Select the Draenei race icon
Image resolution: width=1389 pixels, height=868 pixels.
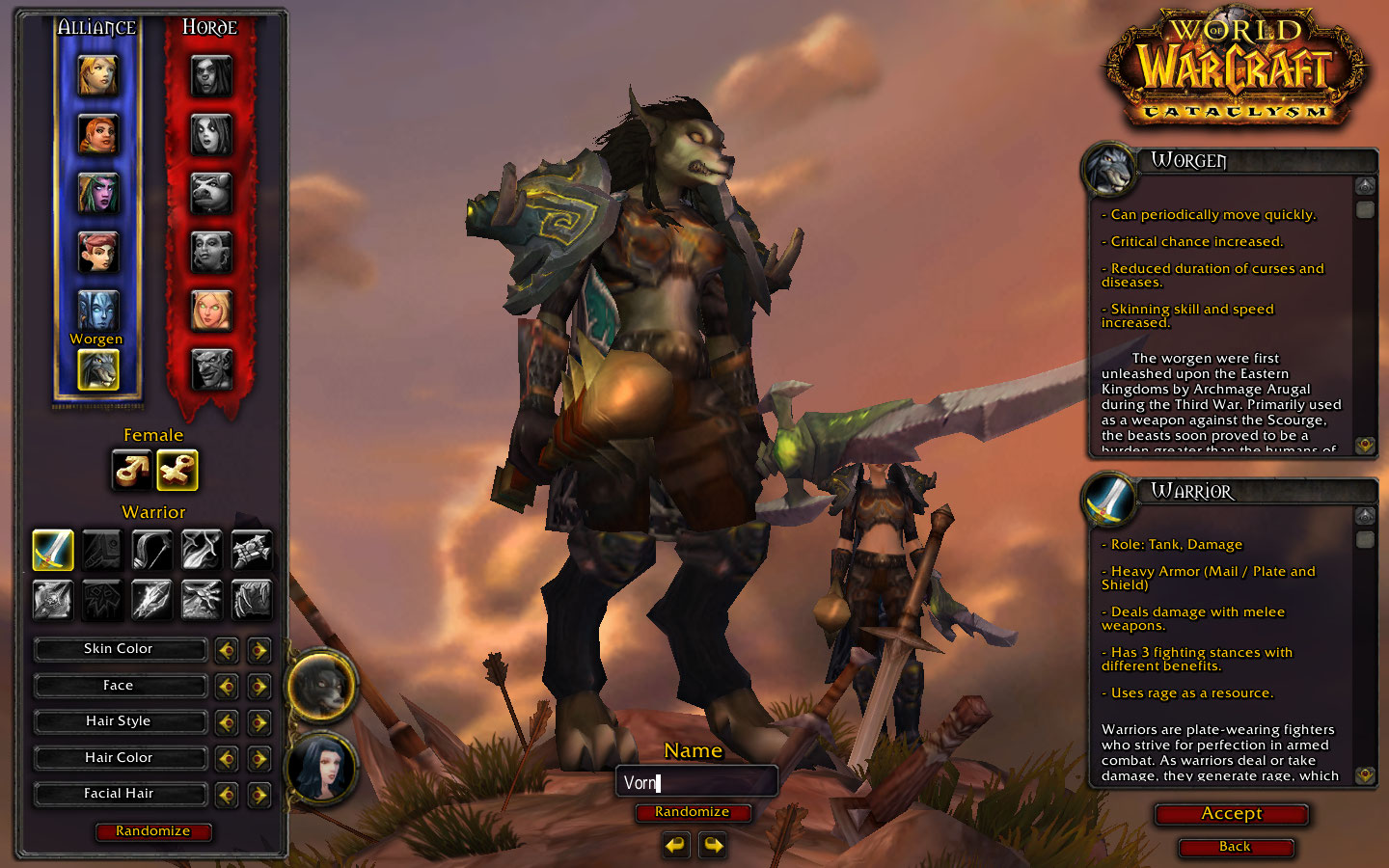97,310
